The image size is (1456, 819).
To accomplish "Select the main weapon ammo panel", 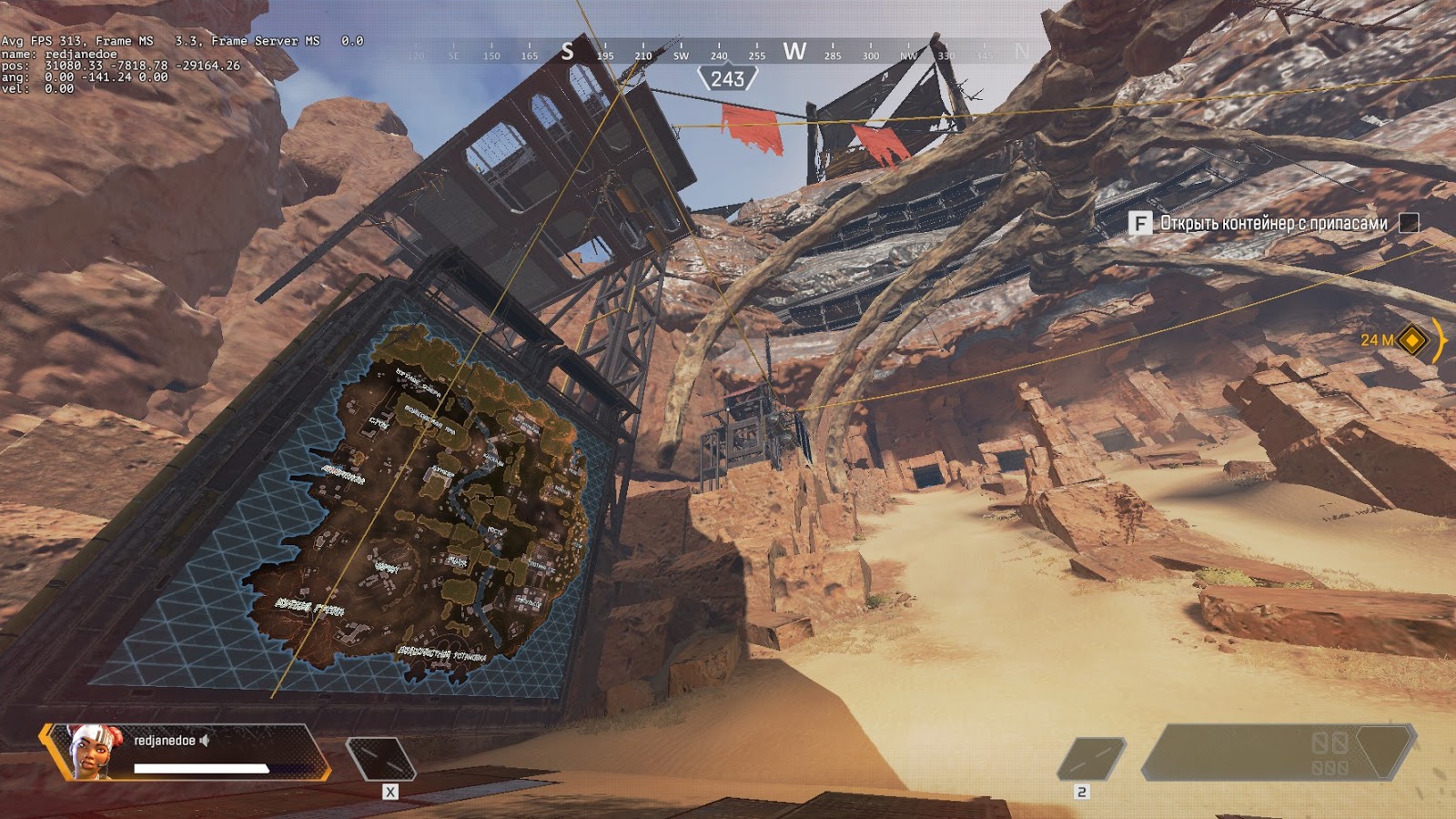I will coord(1279,753).
